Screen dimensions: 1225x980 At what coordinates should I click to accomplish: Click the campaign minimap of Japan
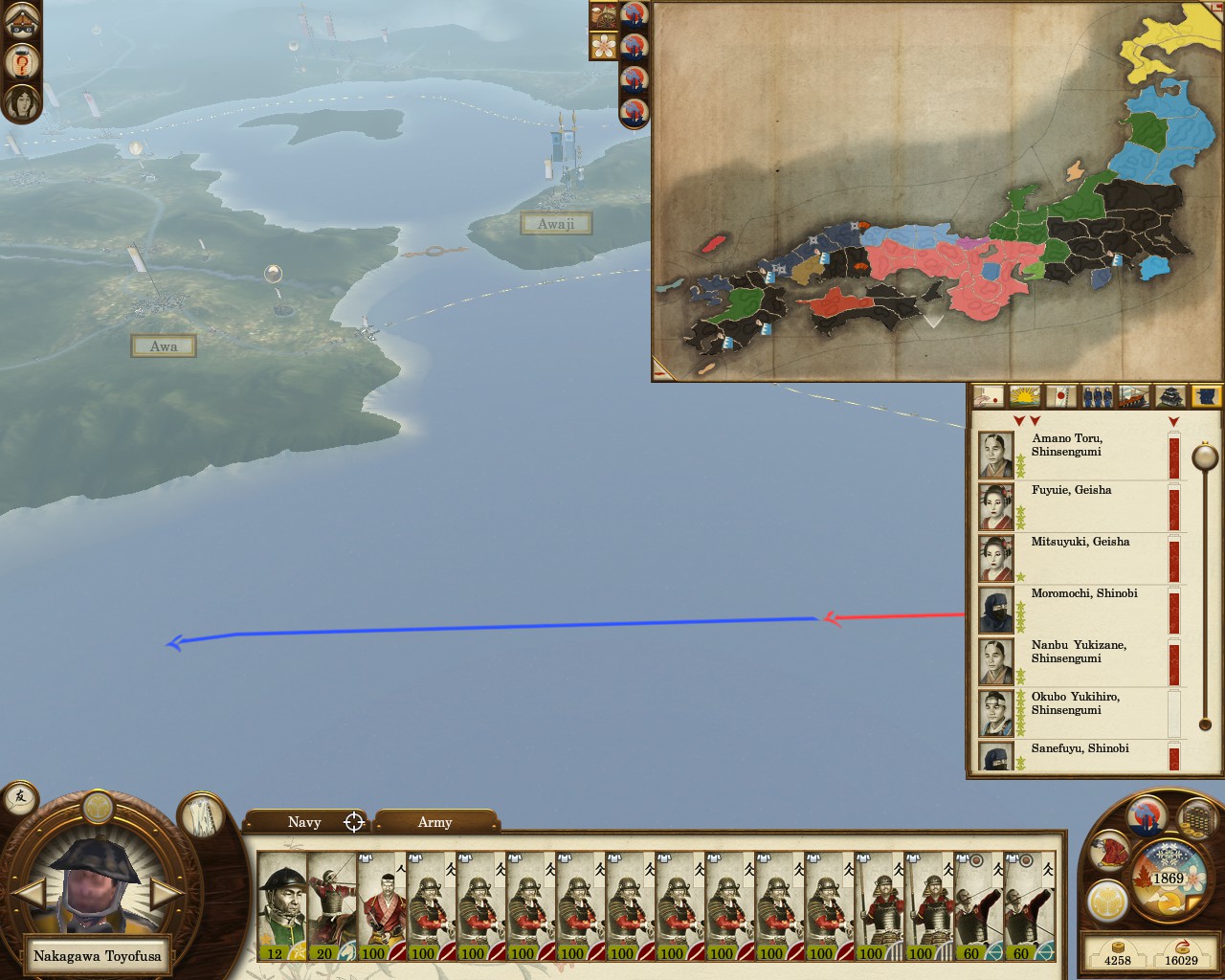coord(936,191)
